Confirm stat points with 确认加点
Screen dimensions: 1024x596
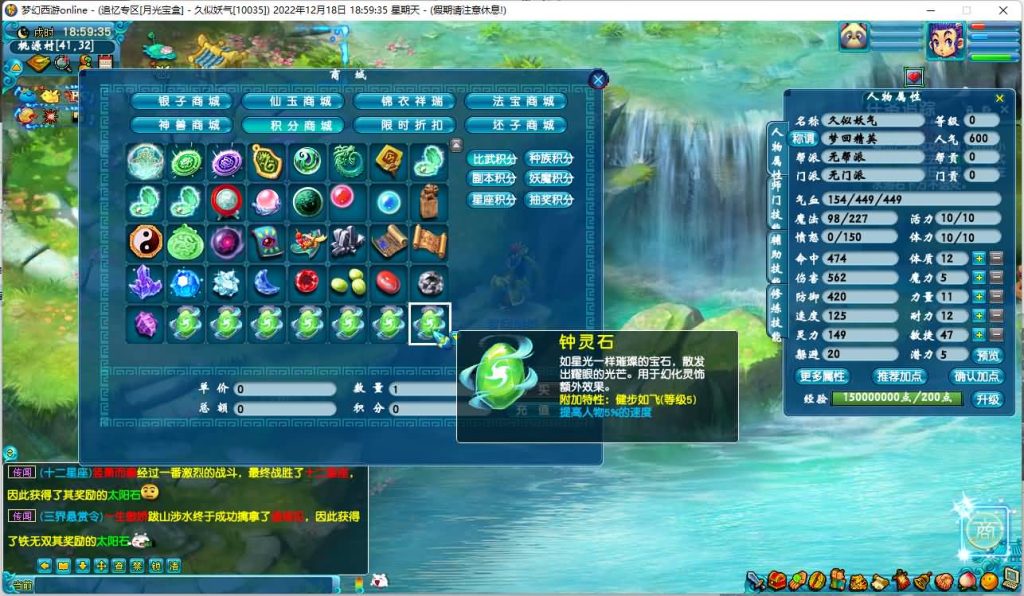coord(977,376)
